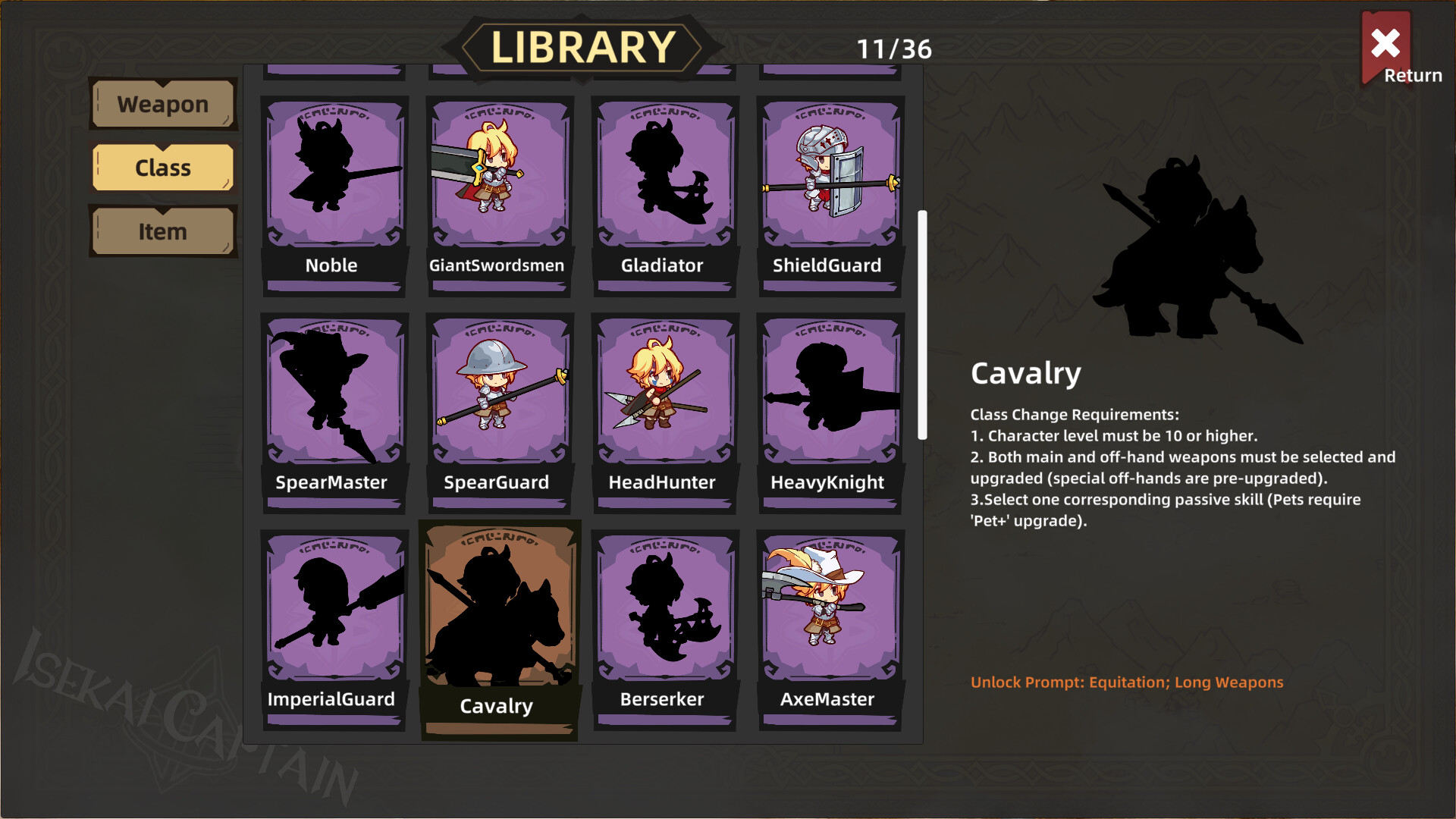Screen dimensions: 1456x819
Task: Click the Unlock Prompt text link
Action: pyautogui.click(x=1126, y=682)
